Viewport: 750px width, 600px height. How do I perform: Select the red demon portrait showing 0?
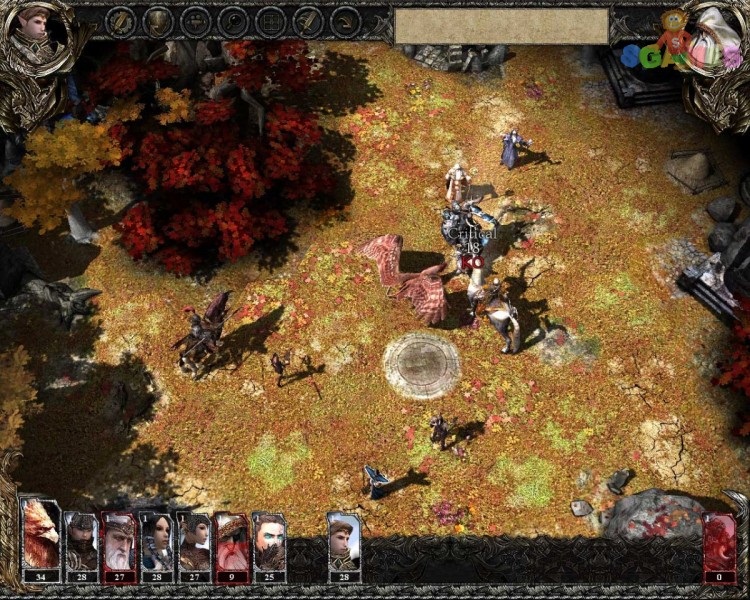pyautogui.click(x=718, y=545)
